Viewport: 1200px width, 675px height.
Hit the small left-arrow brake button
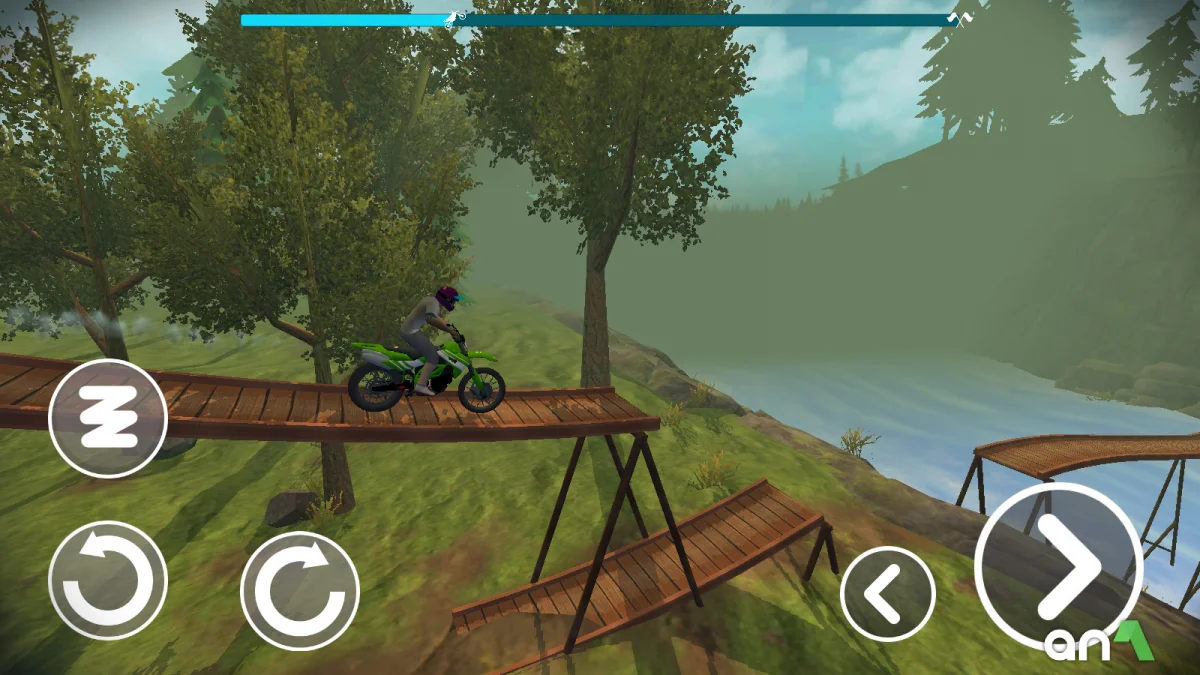point(887,594)
